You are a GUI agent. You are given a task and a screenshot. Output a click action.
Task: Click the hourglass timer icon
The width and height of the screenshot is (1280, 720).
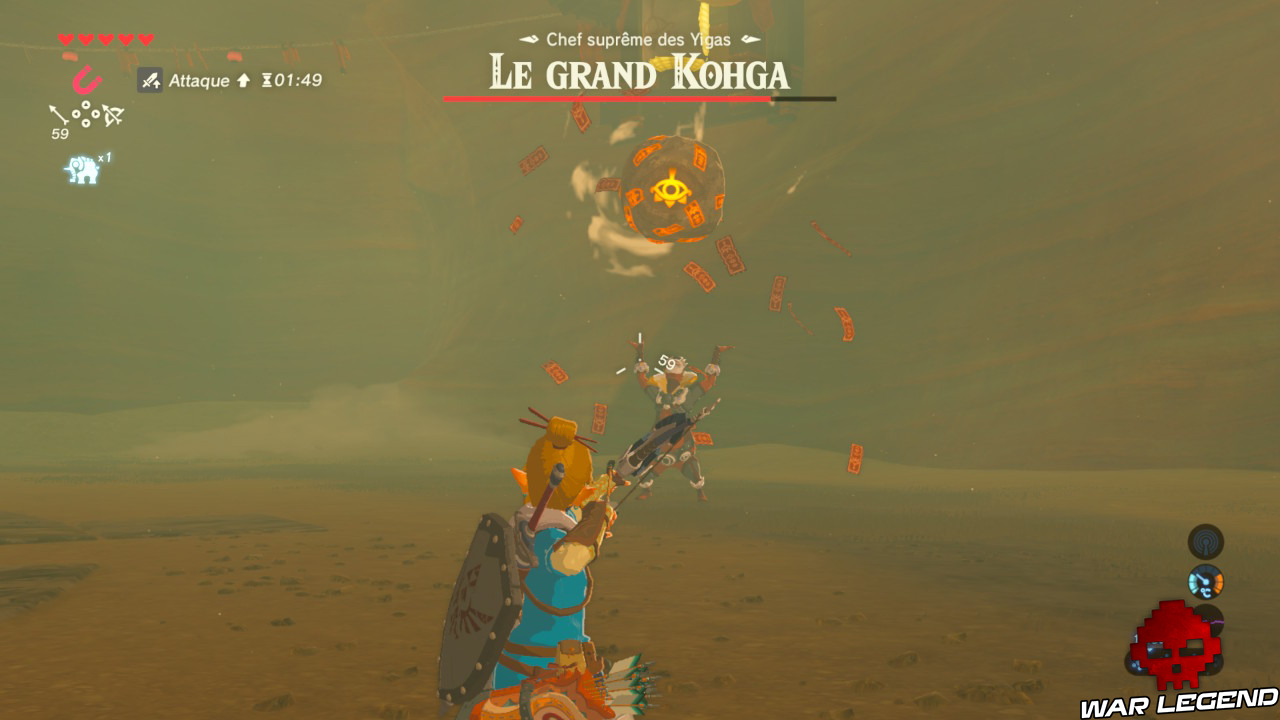pyautogui.click(x=268, y=81)
